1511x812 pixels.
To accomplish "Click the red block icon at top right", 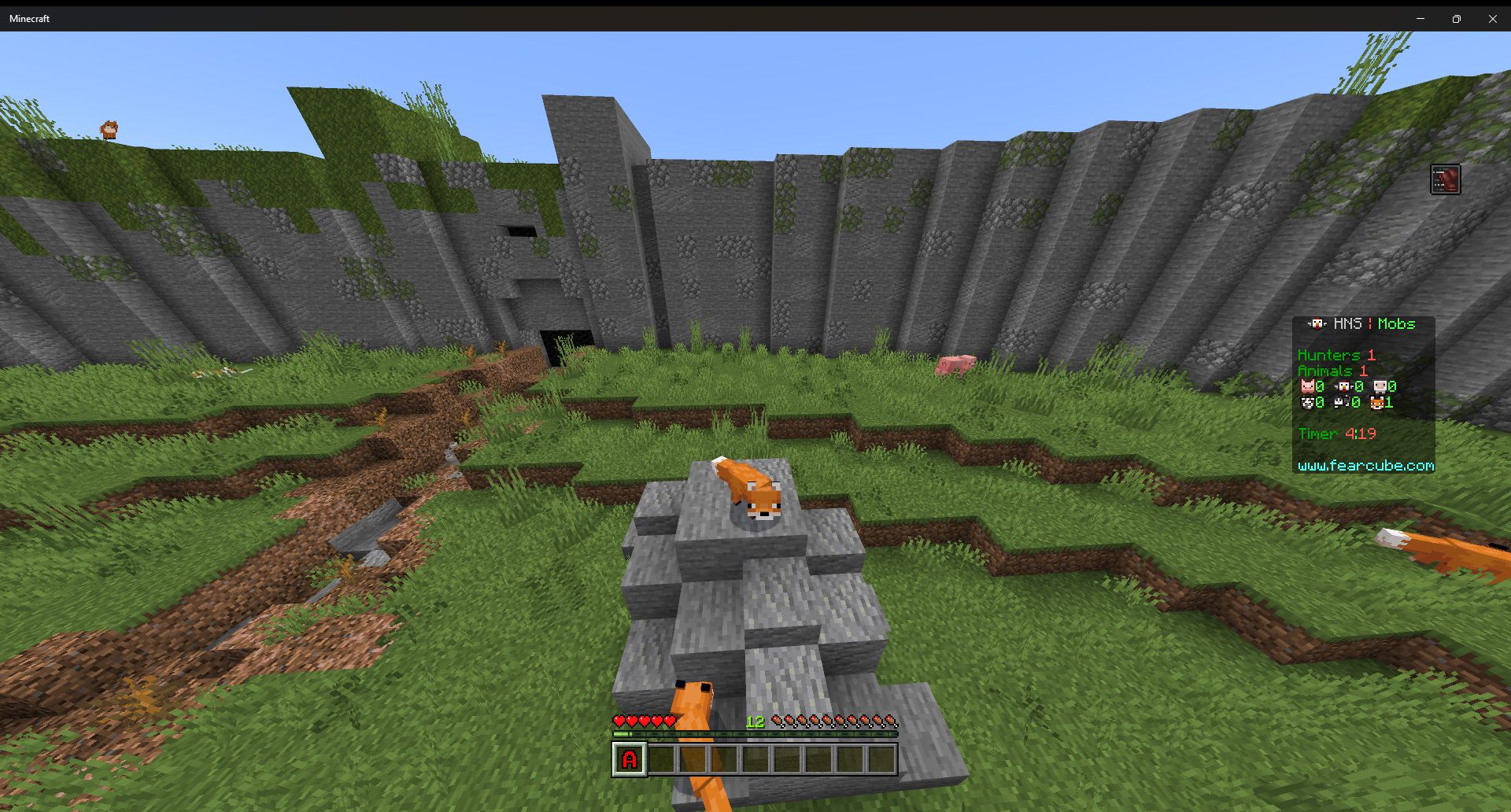I will coord(1445,179).
